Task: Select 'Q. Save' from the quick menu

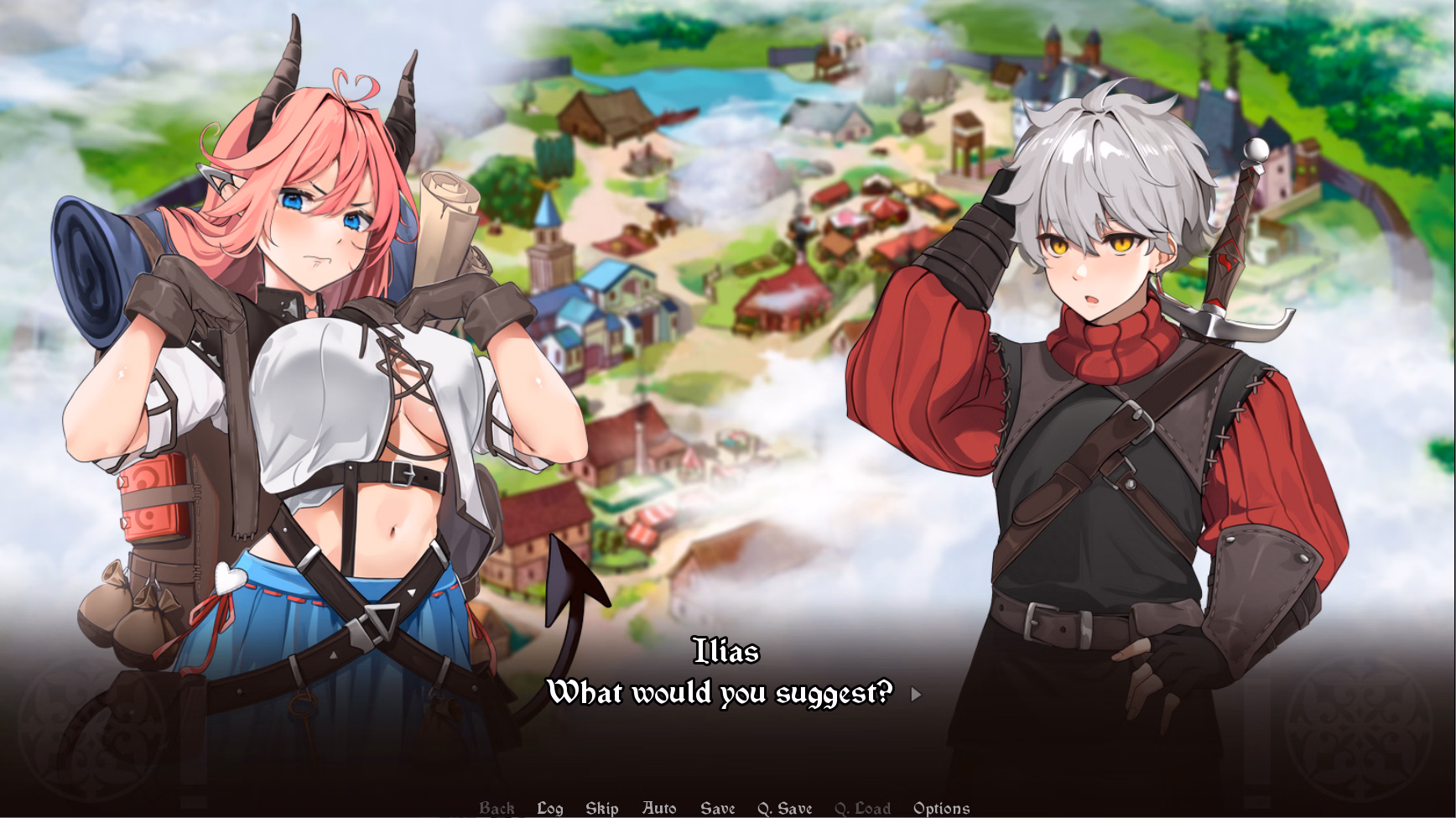Action: [x=784, y=808]
